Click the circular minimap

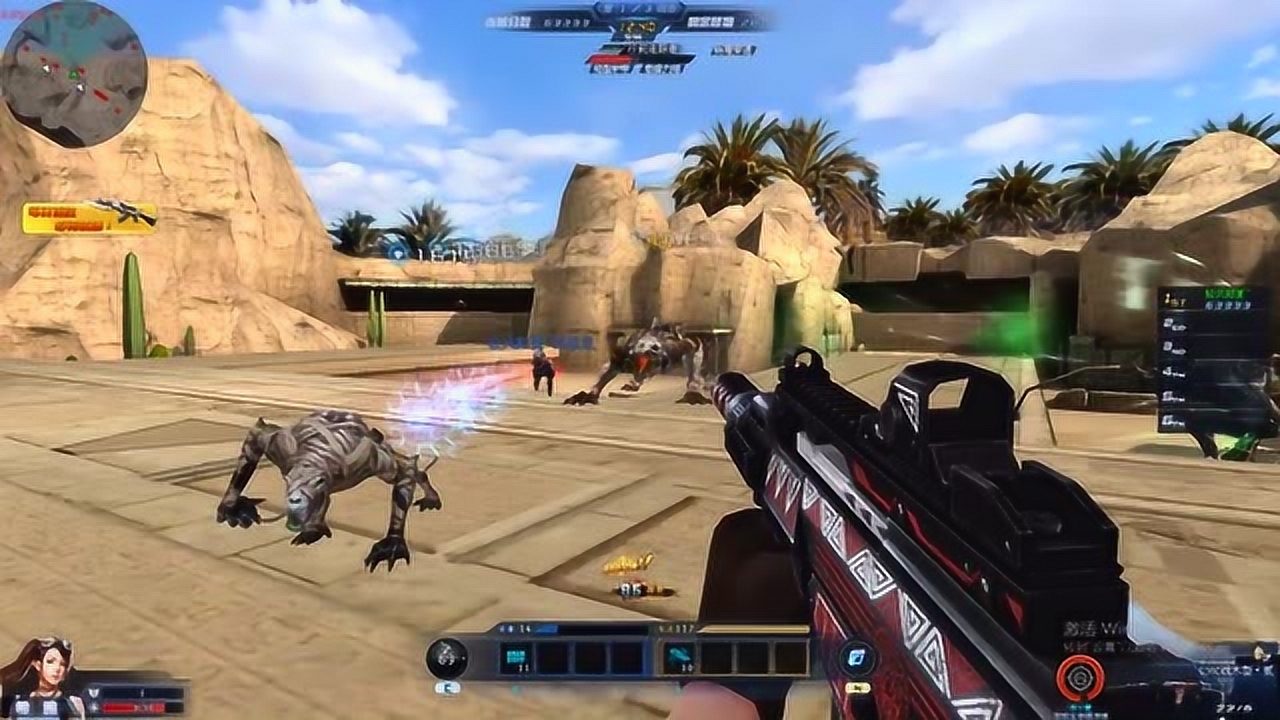(x=74, y=74)
